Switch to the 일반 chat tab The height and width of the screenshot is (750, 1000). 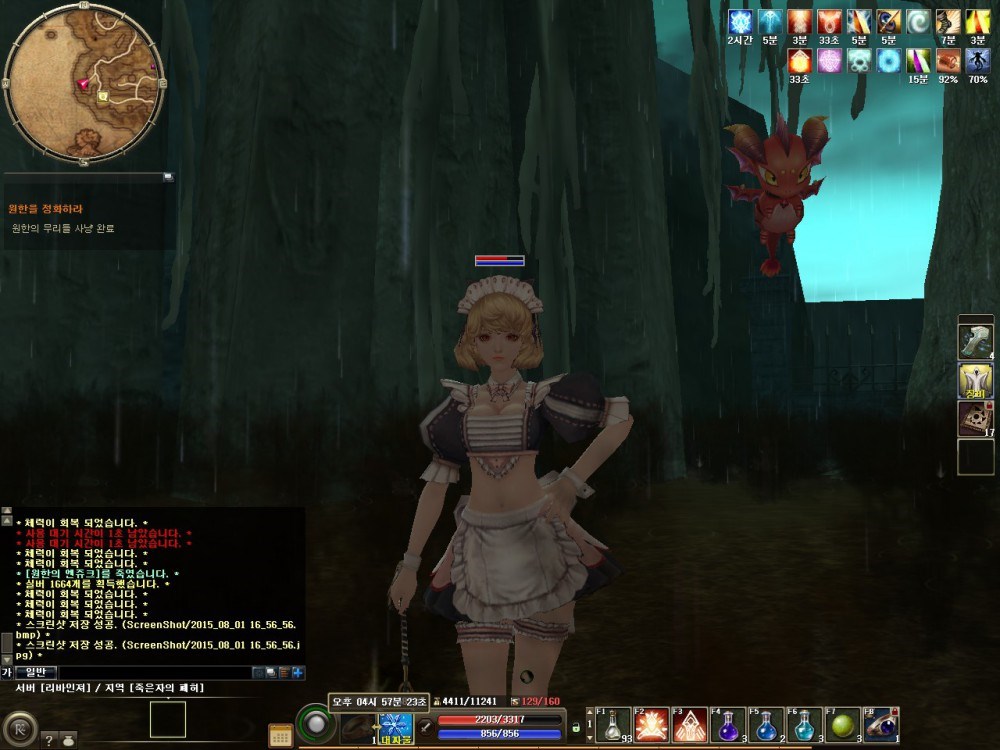point(34,672)
